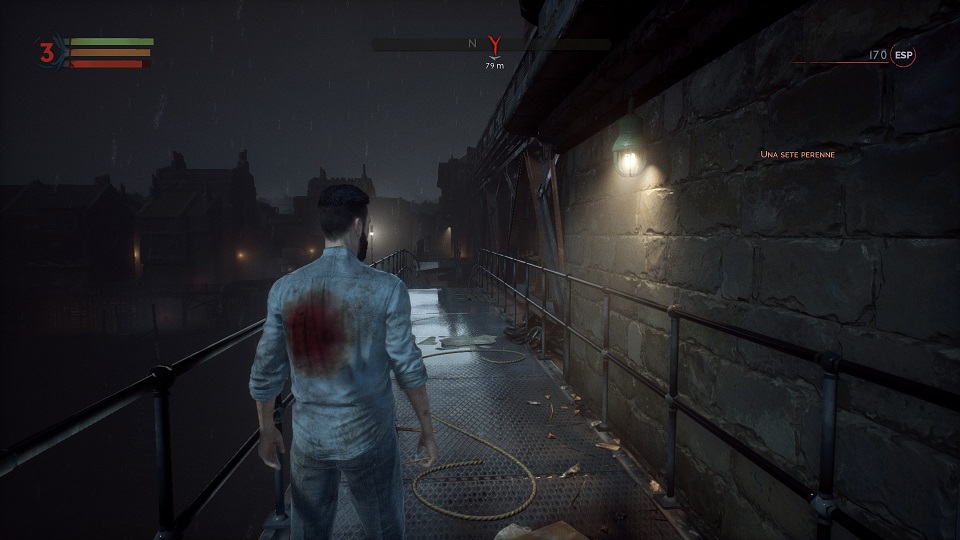Click the character level 3 badge
This screenshot has height=540, width=960.
(x=47, y=53)
